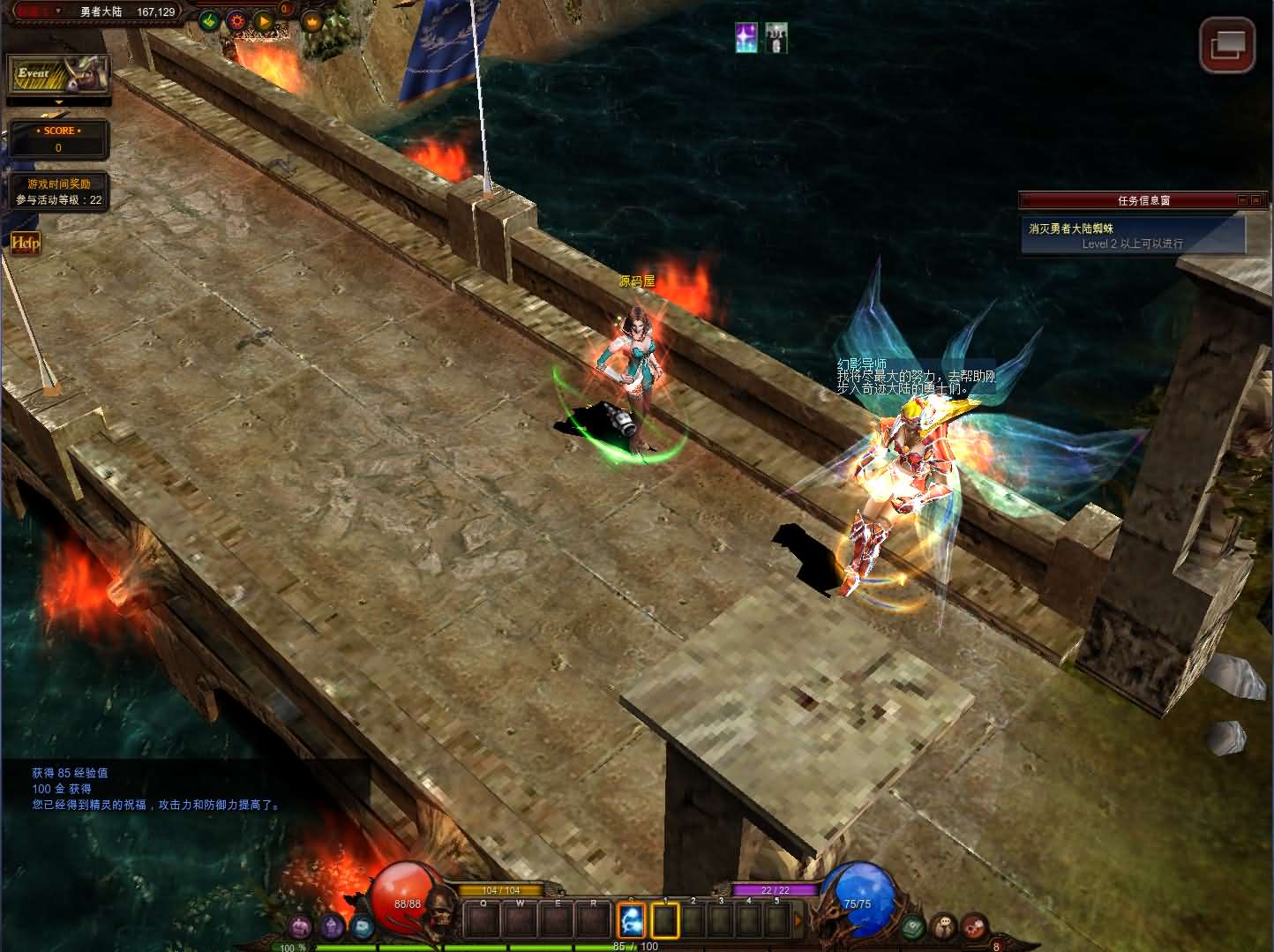Open the Event banner
Viewport: 1274px width, 952px height.
point(58,74)
